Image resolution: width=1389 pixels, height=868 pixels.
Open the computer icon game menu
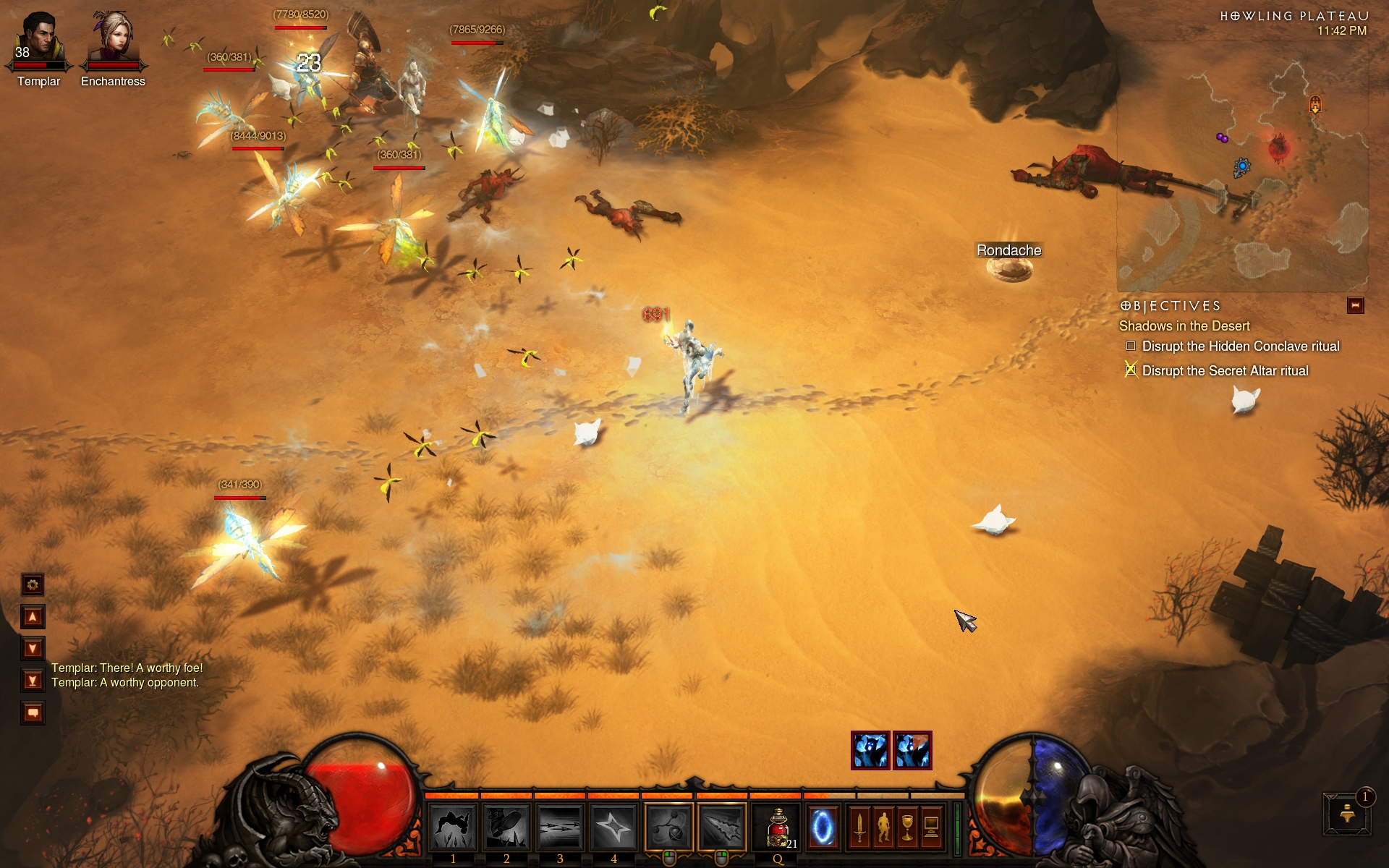coord(932,827)
